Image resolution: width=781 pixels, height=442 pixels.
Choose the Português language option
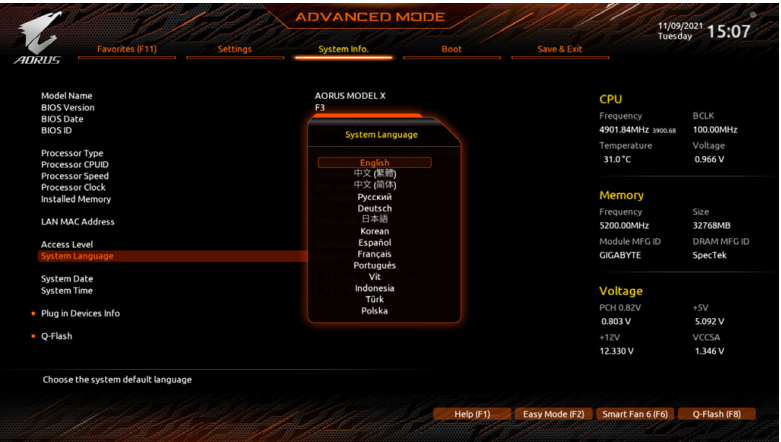point(374,266)
